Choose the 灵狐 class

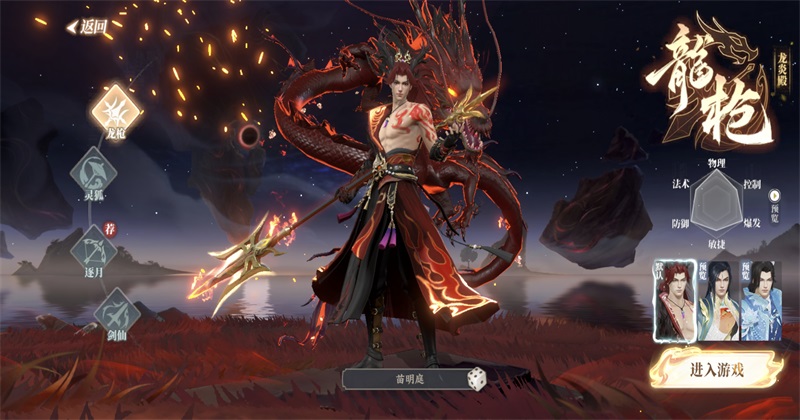point(92,170)
